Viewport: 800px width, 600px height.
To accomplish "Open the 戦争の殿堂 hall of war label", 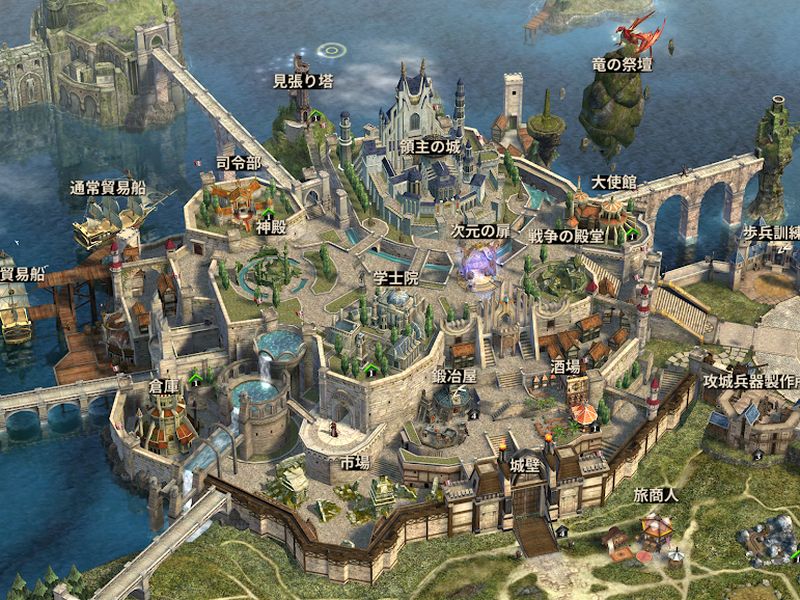I will coord(566,236).
